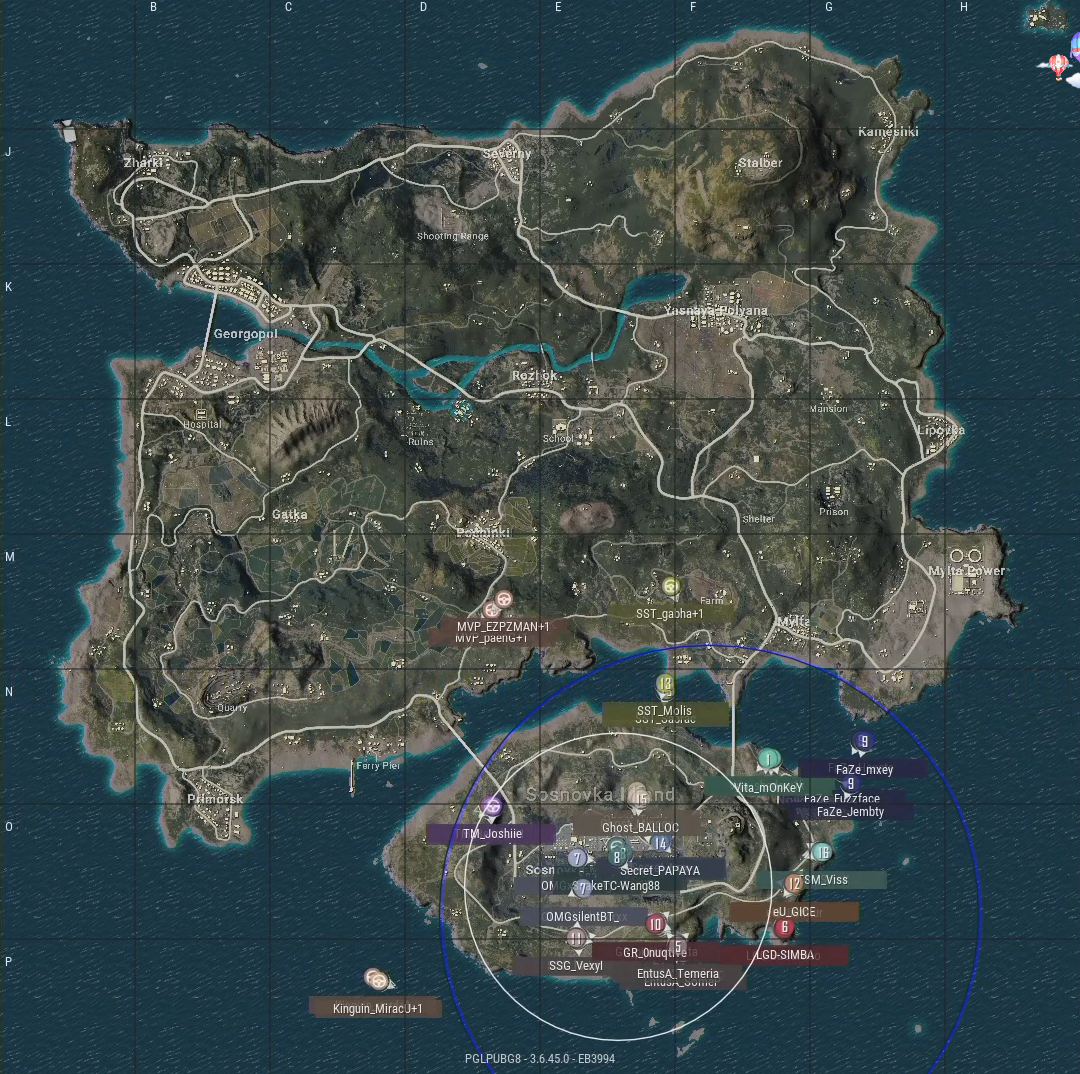
Task: Select the OMGsilentBT player label
Action: click(578, 916)
